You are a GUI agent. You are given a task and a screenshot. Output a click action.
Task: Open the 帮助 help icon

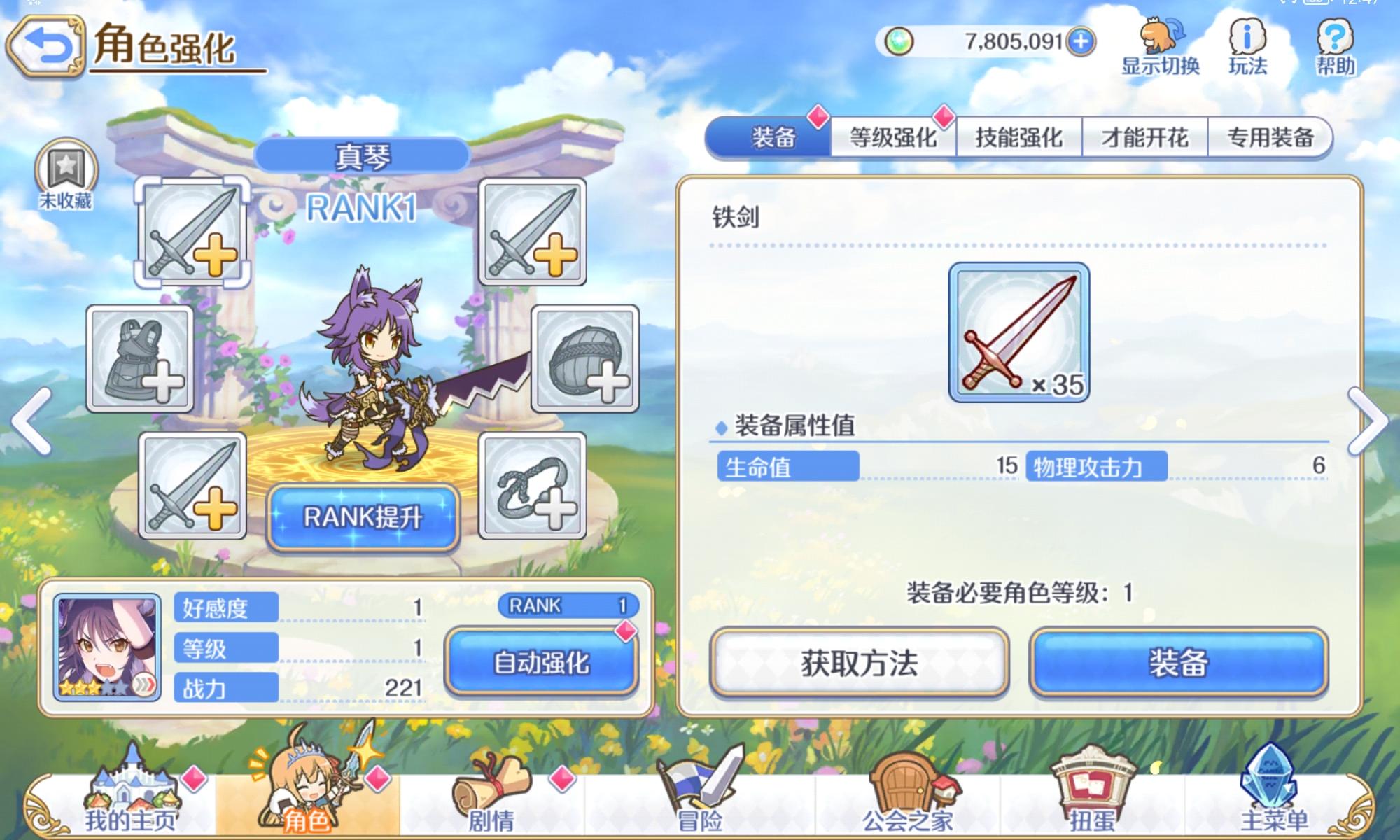1333,42
